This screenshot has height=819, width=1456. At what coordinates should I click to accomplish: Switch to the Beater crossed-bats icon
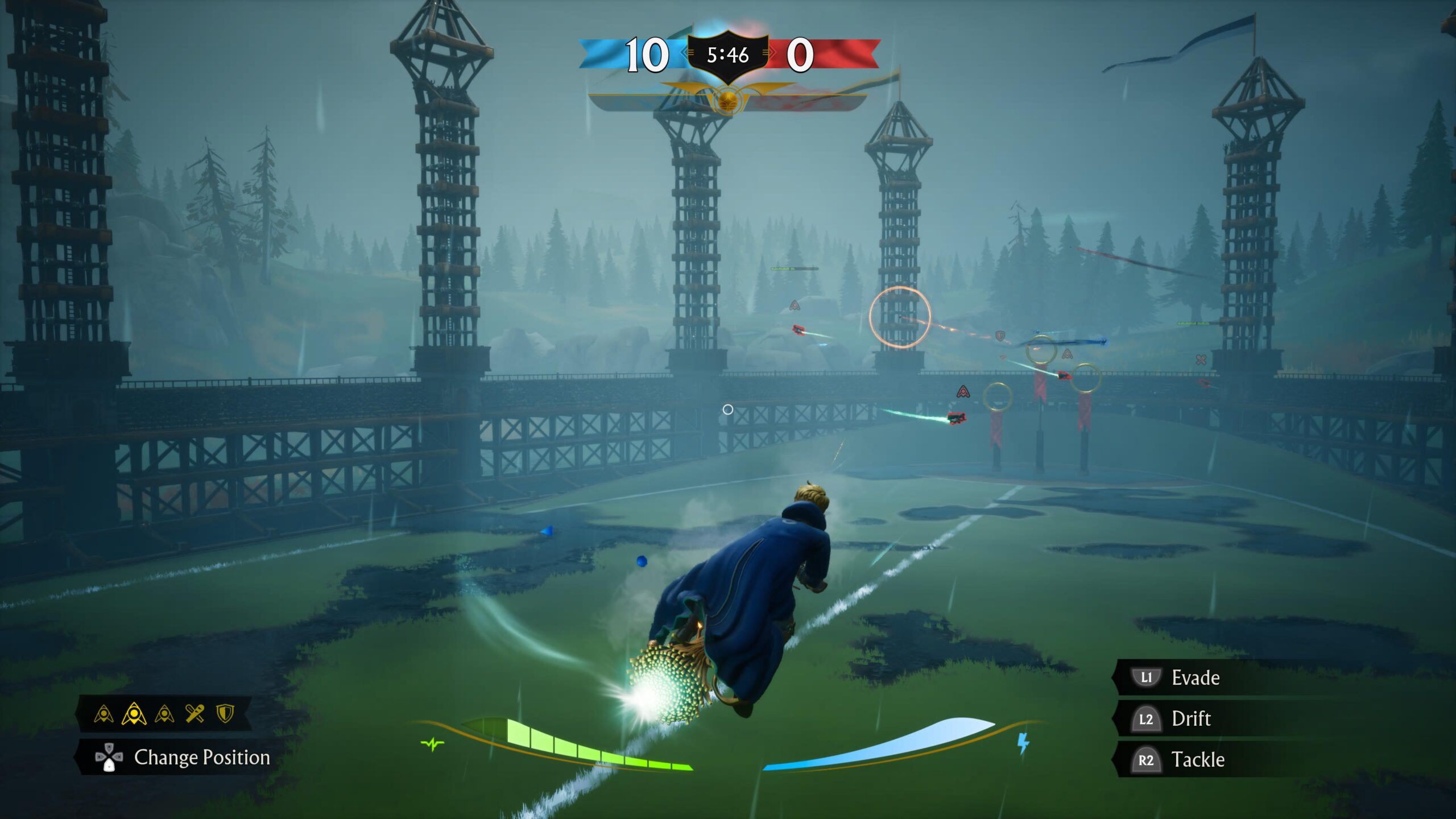pos(195,713)
